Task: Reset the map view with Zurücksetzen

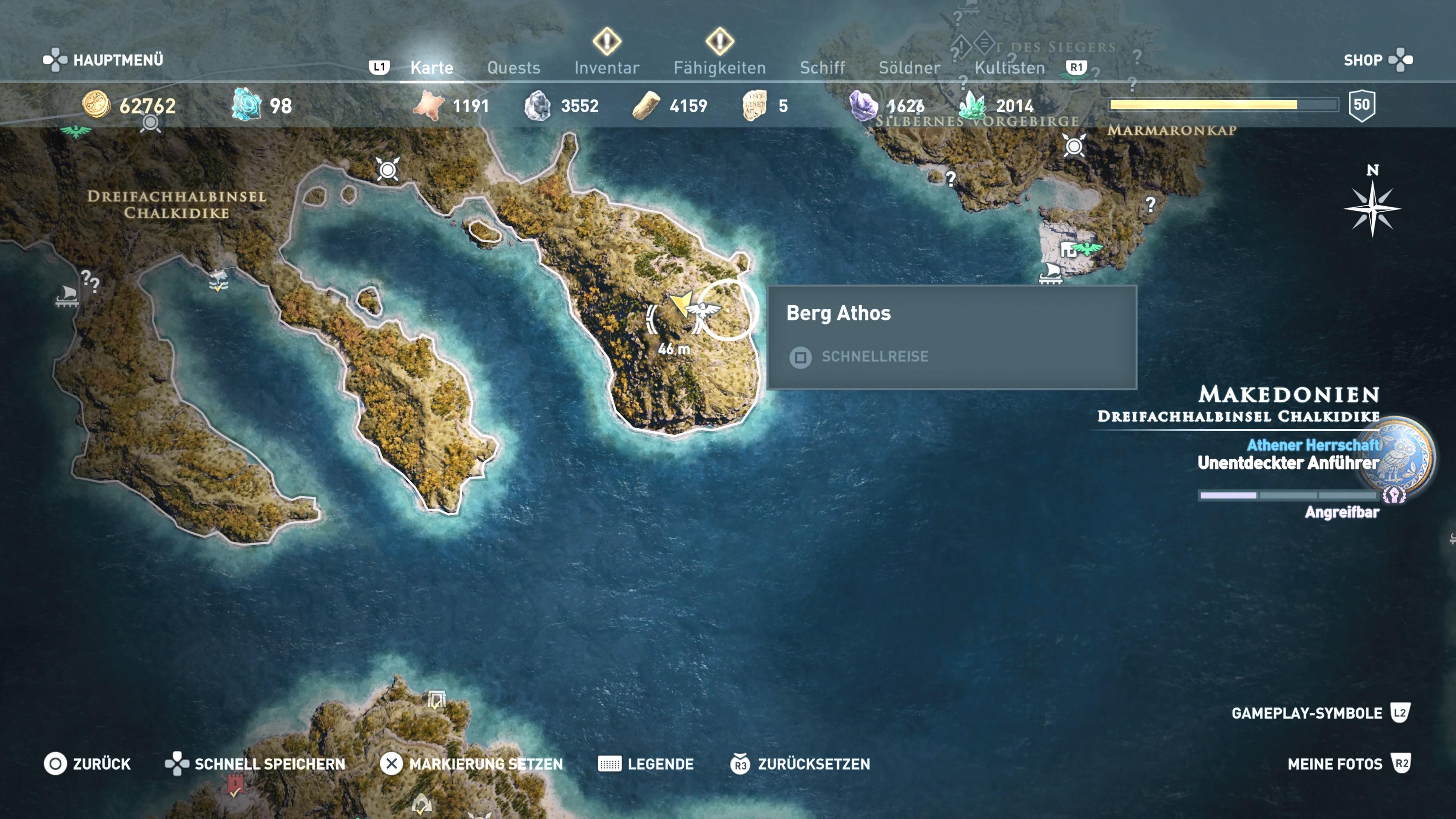Action: [x=800, y=764]
